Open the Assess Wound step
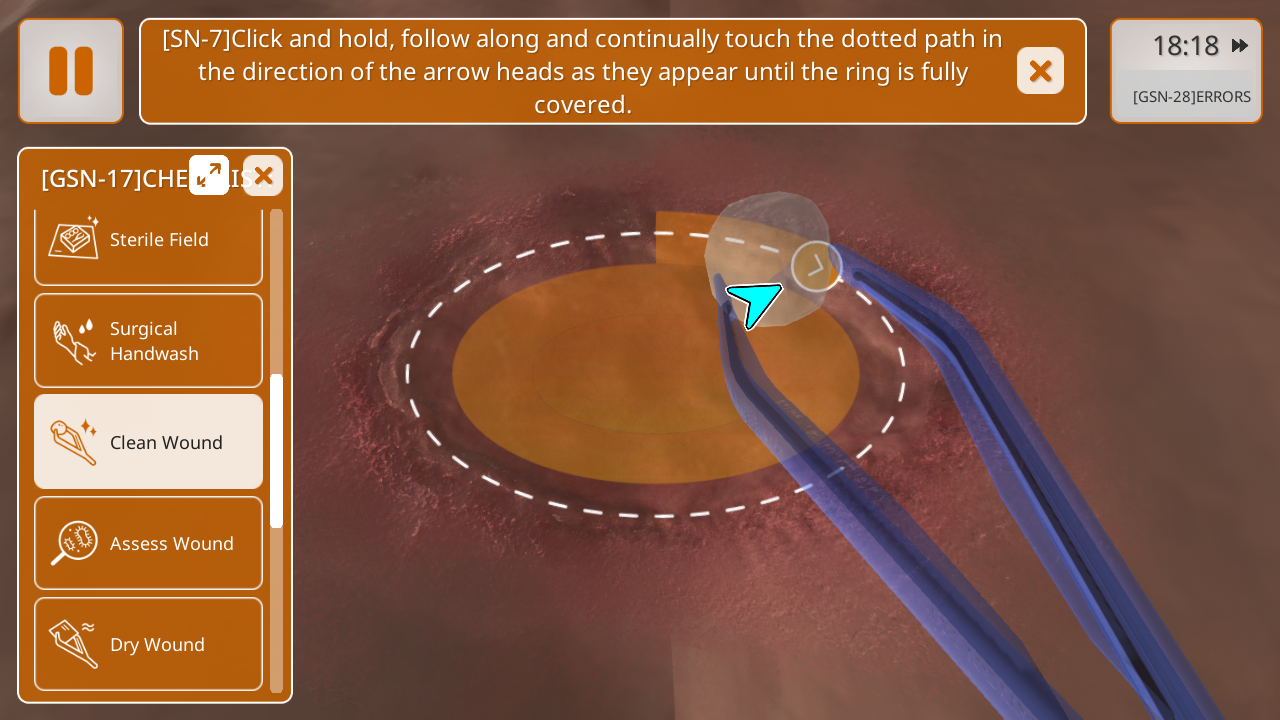The image size is (1280, 720). coord(148,543)
